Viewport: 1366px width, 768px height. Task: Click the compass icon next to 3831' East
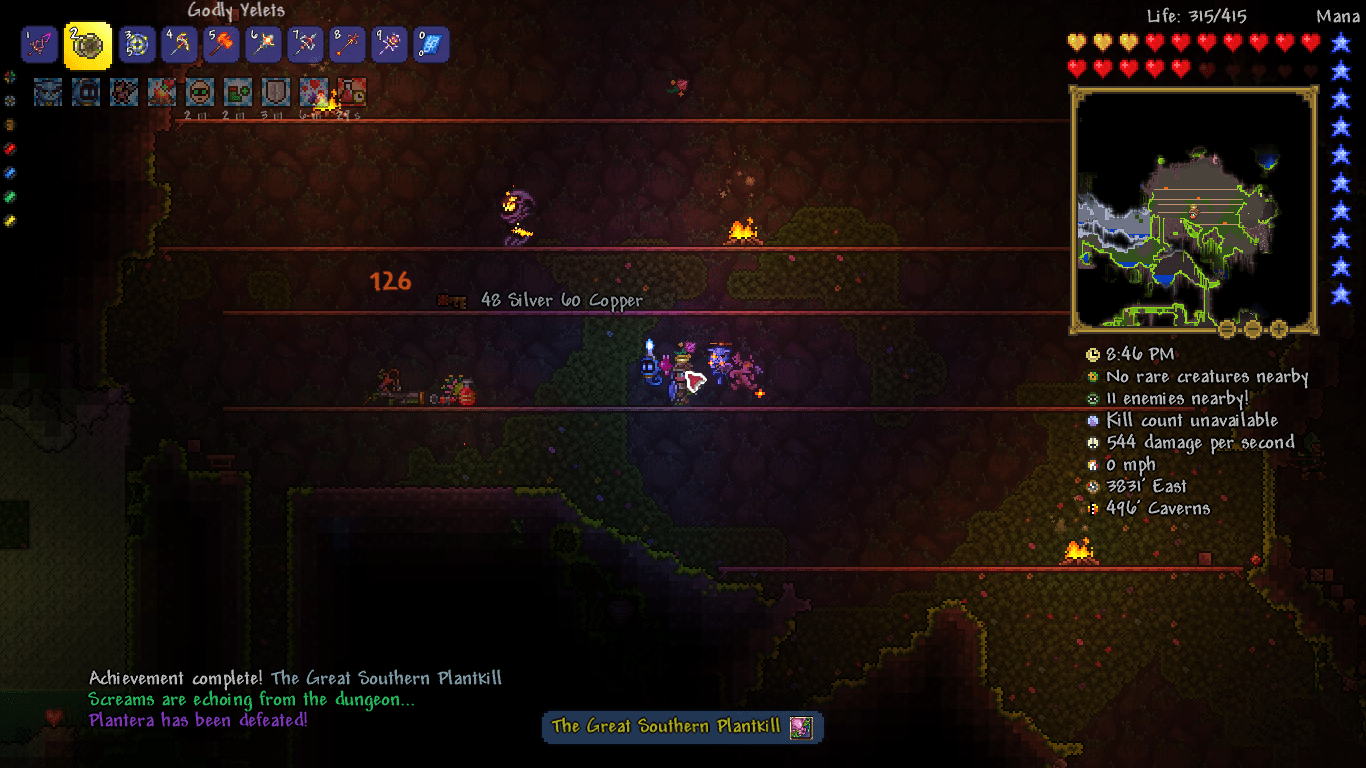tap(1092, 486)
